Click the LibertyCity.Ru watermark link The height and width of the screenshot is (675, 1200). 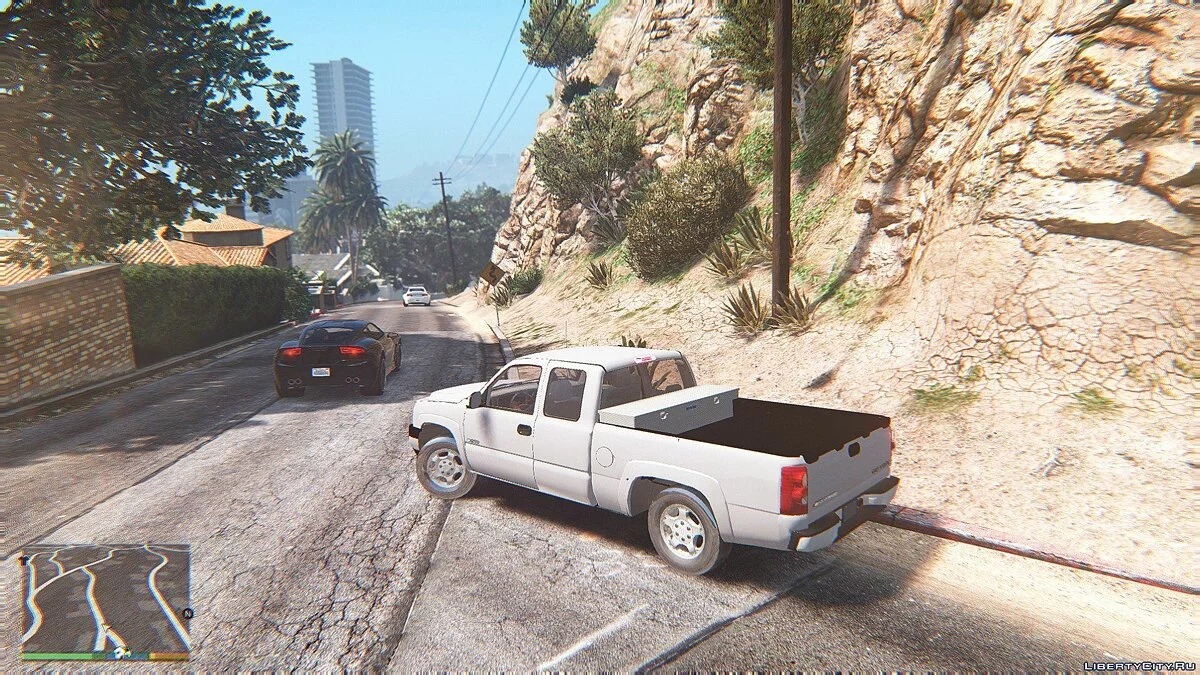1138,665
